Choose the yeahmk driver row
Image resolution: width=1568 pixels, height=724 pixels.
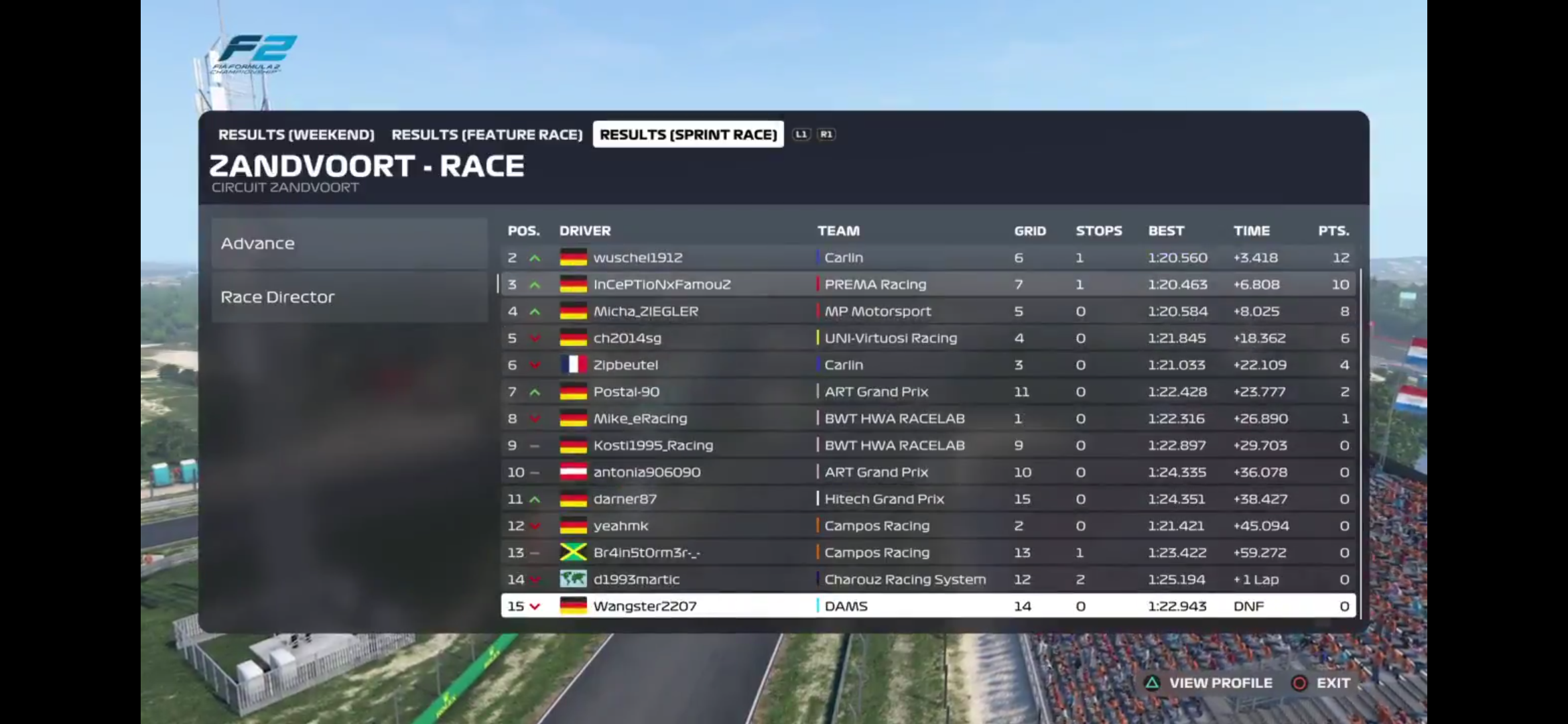pyautogui.click(x=928, y=526)
